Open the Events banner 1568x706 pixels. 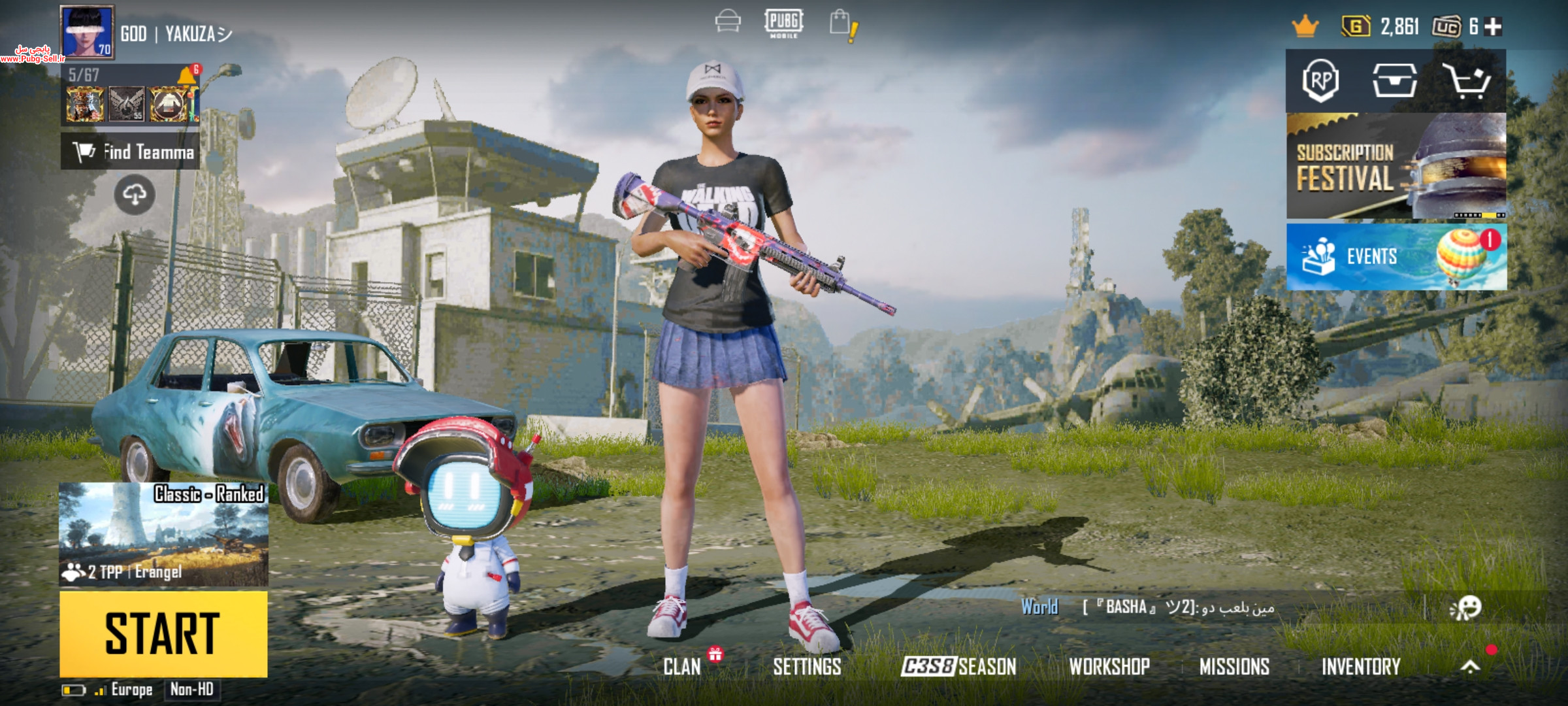[1396, 256]
